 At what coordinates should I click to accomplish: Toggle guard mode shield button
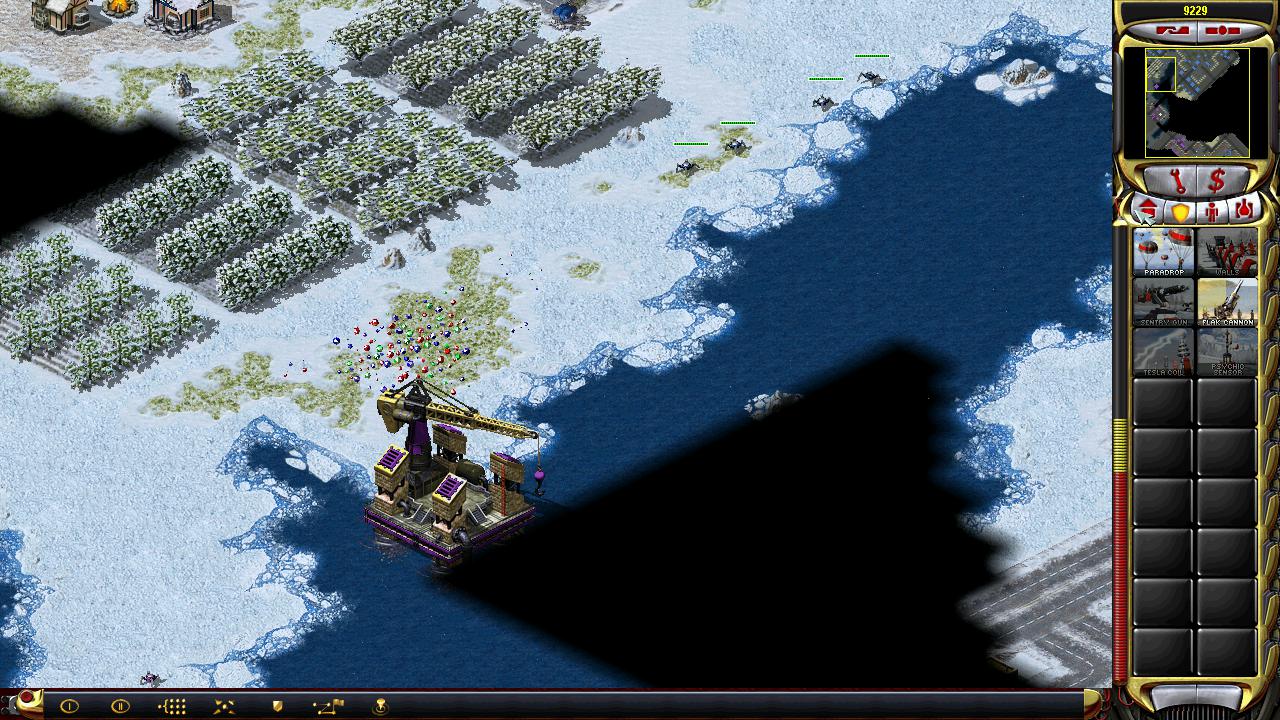point(277,706)
